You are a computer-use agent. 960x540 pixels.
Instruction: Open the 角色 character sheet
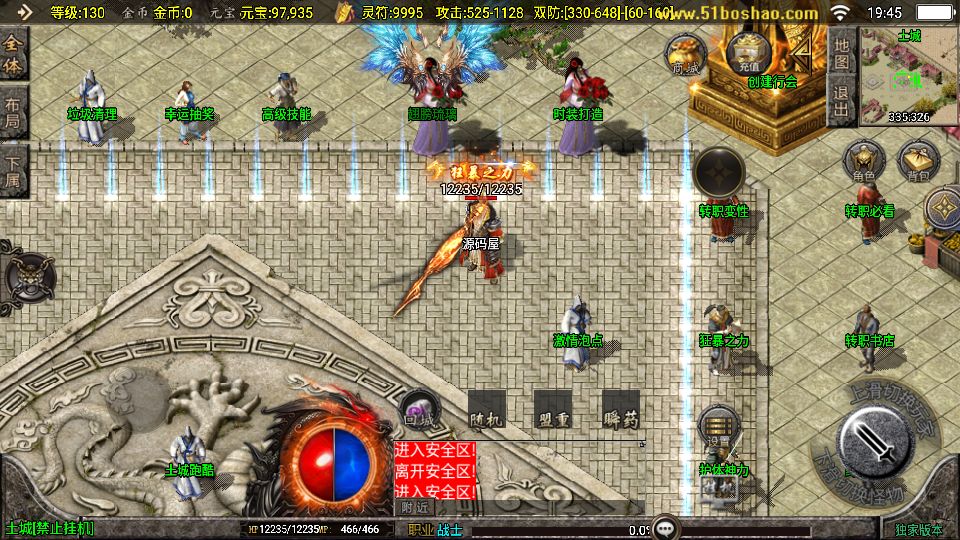point(863,161)
